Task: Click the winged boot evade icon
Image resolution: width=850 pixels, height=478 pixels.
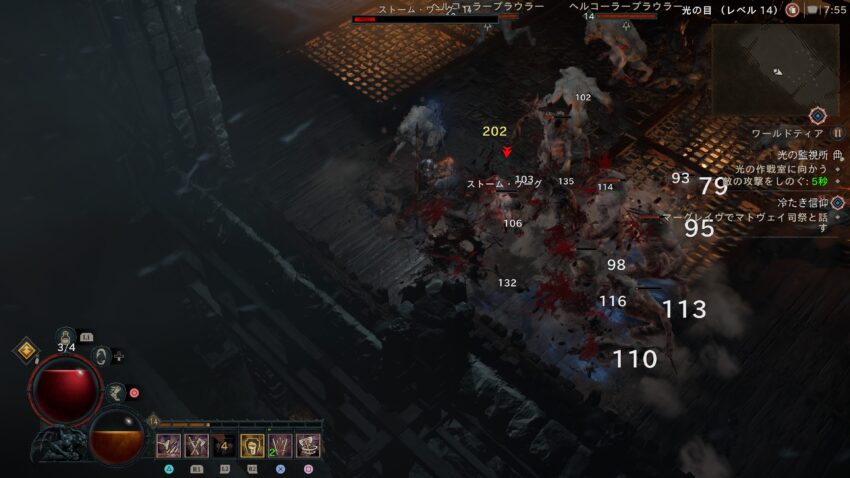Action: click(x=116, y=392)
